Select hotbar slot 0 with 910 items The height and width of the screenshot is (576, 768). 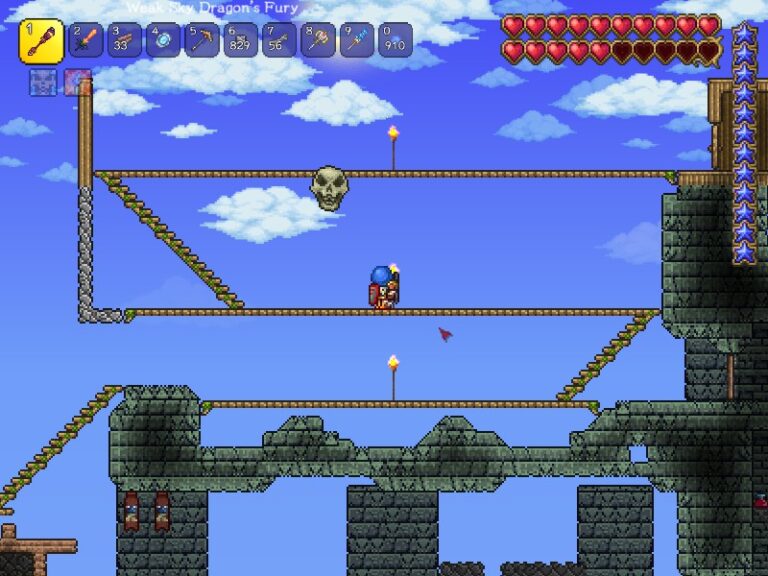[395, 41]
